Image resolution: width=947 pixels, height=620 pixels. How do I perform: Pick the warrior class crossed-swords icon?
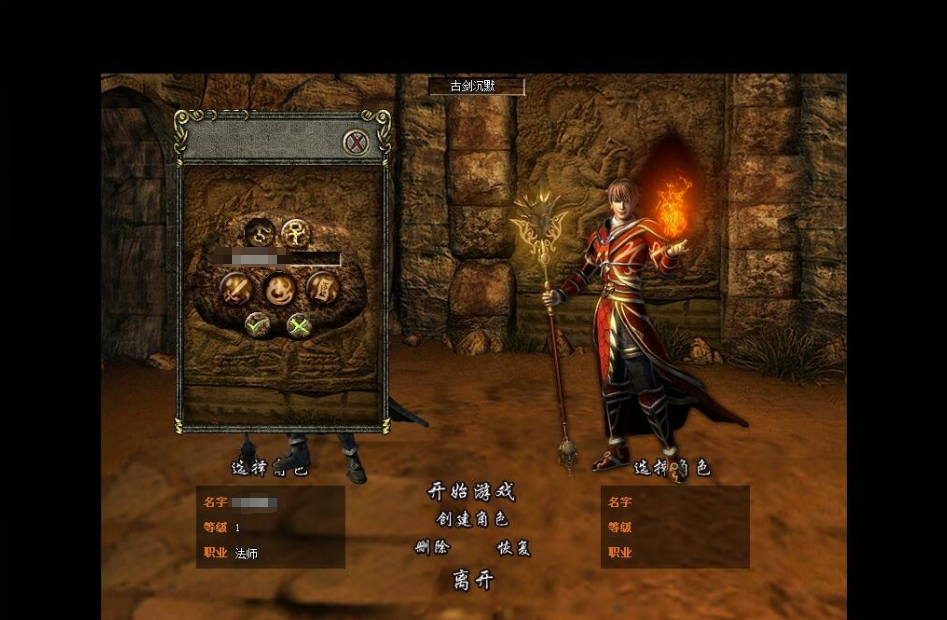click(x=236, y=289)
